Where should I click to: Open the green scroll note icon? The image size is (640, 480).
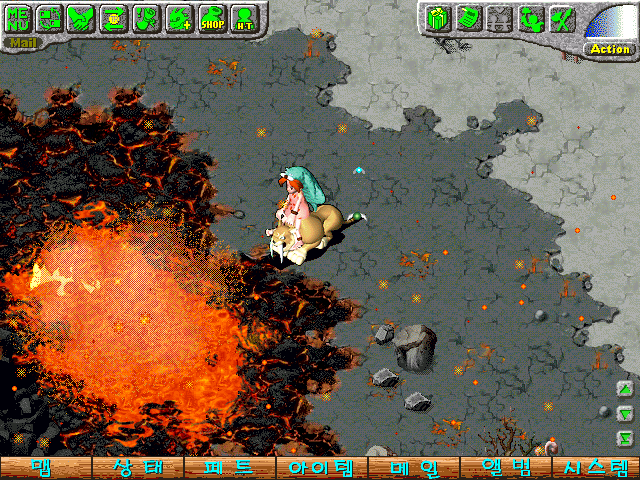point(467,18)
